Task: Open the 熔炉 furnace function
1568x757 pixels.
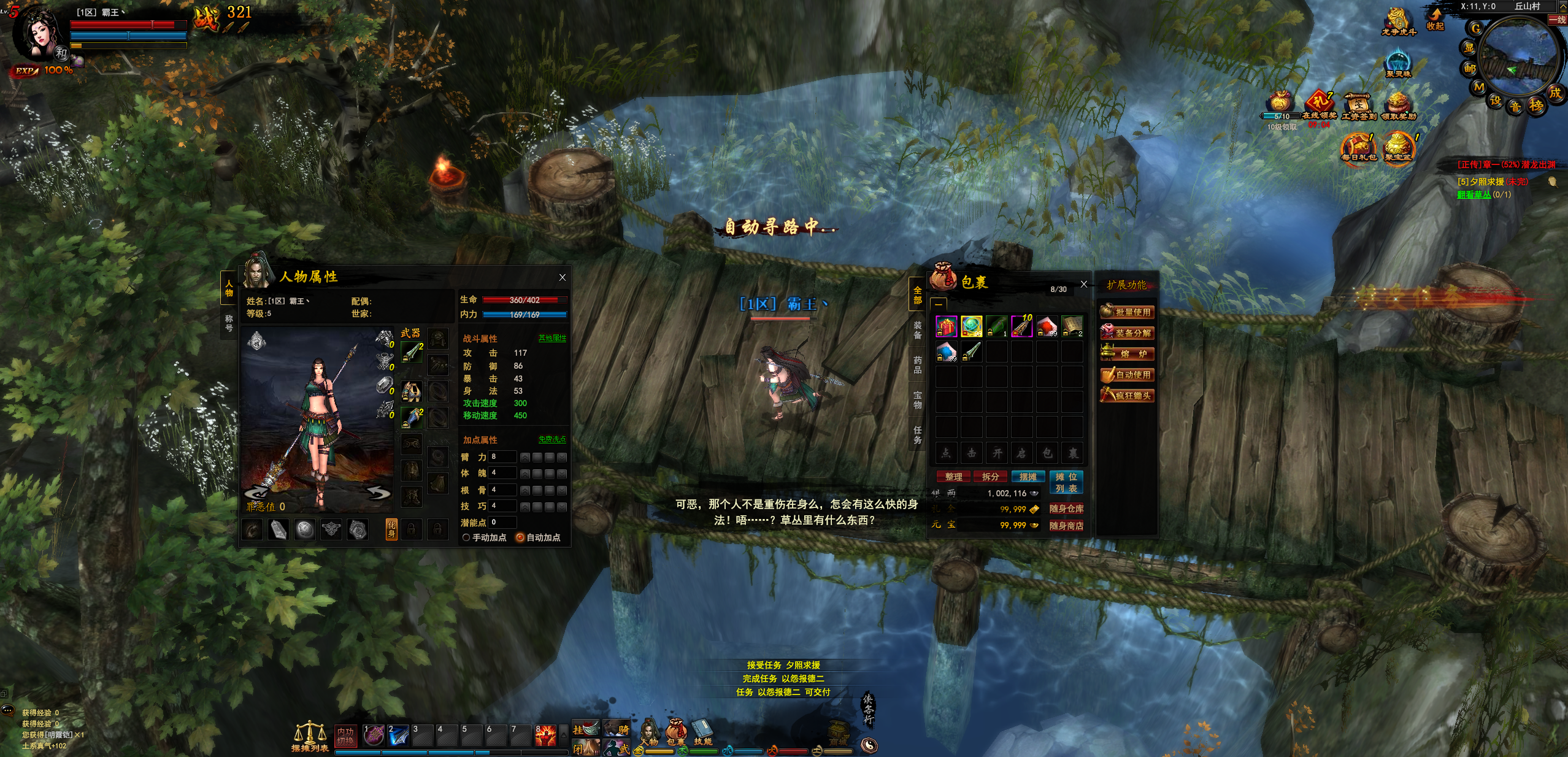Action: coord(1127,354)
